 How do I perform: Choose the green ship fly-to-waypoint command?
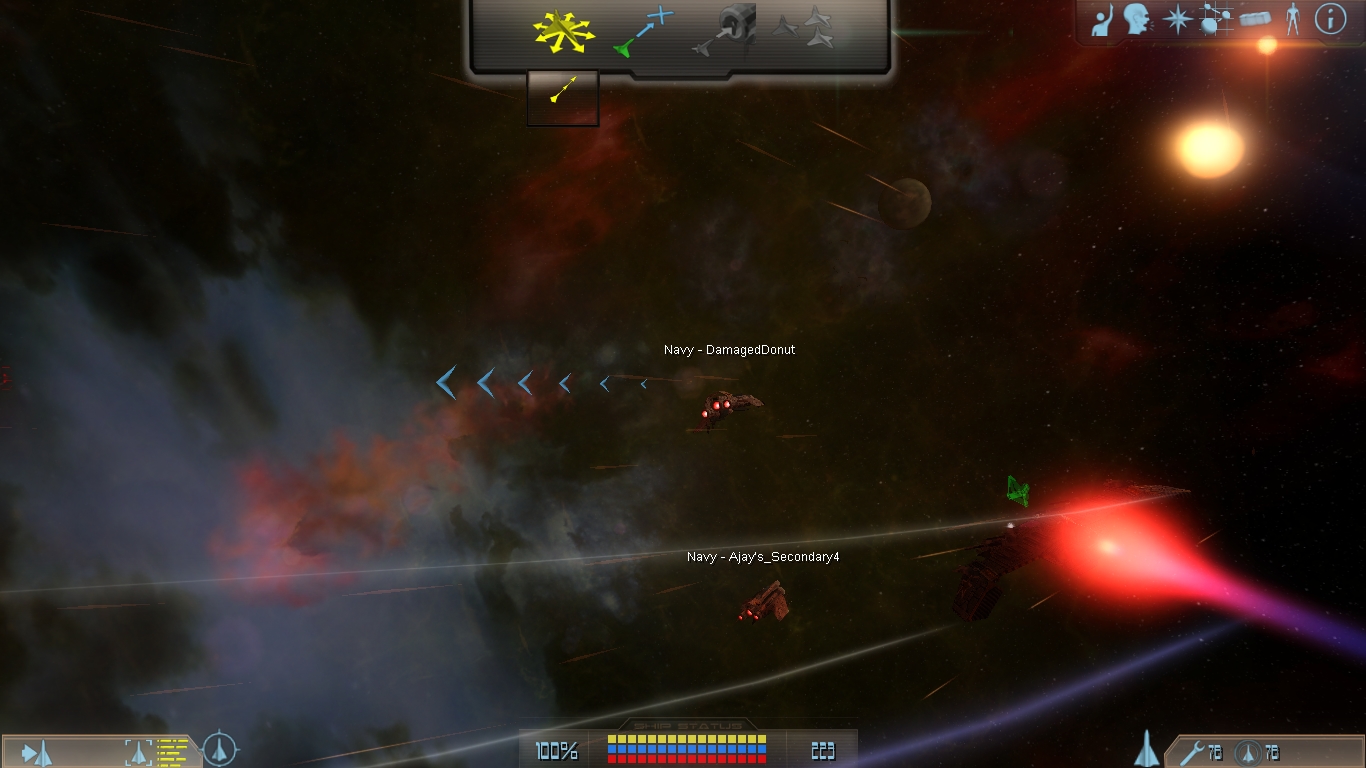point(643,31)
